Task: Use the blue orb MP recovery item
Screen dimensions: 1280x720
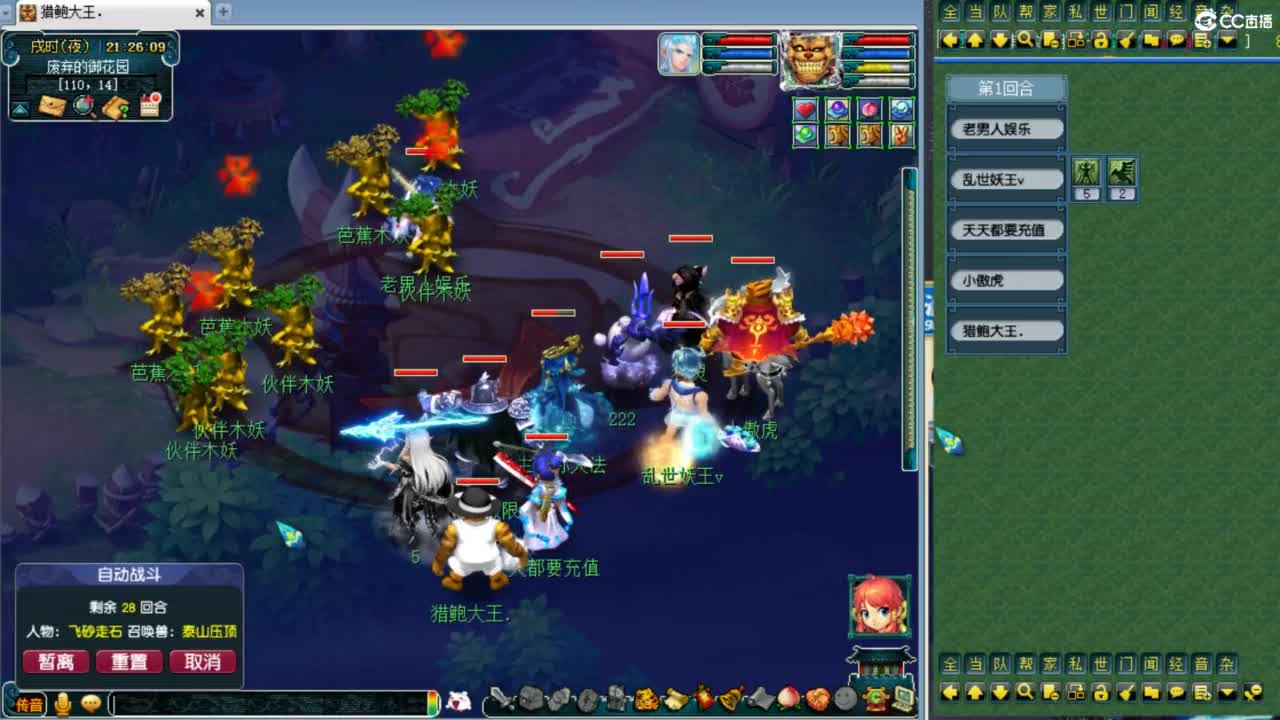Action: (837, 108)
